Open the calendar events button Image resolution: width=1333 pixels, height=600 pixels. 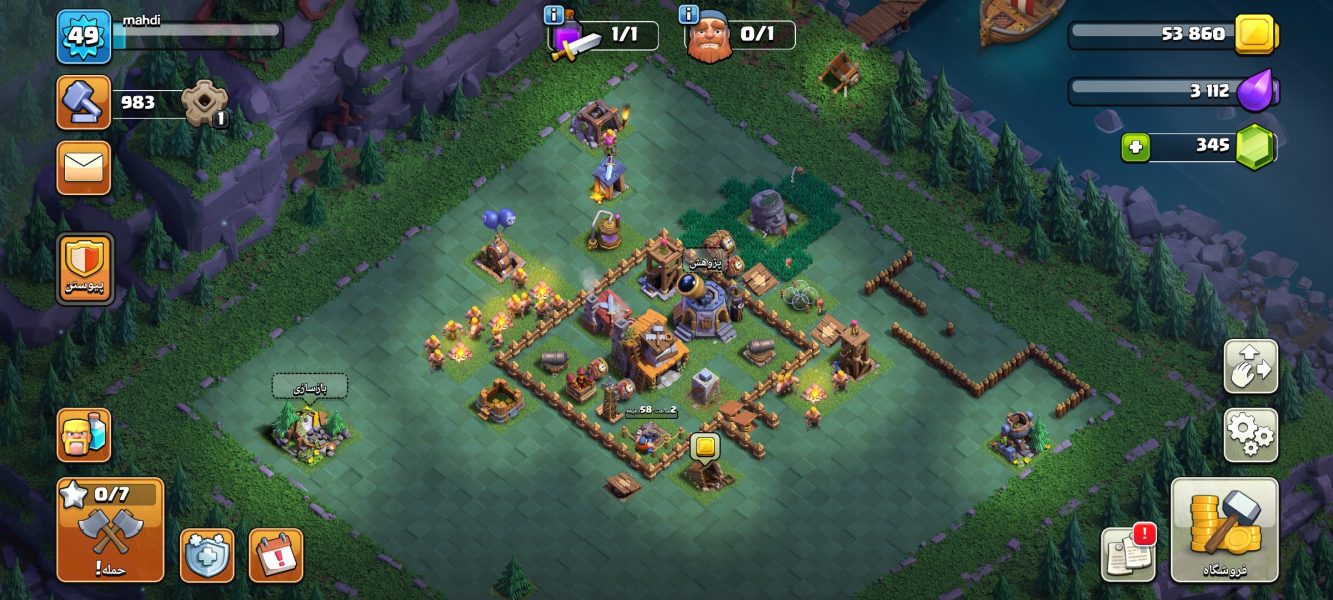pyautogui.click(x=275, y=555)
